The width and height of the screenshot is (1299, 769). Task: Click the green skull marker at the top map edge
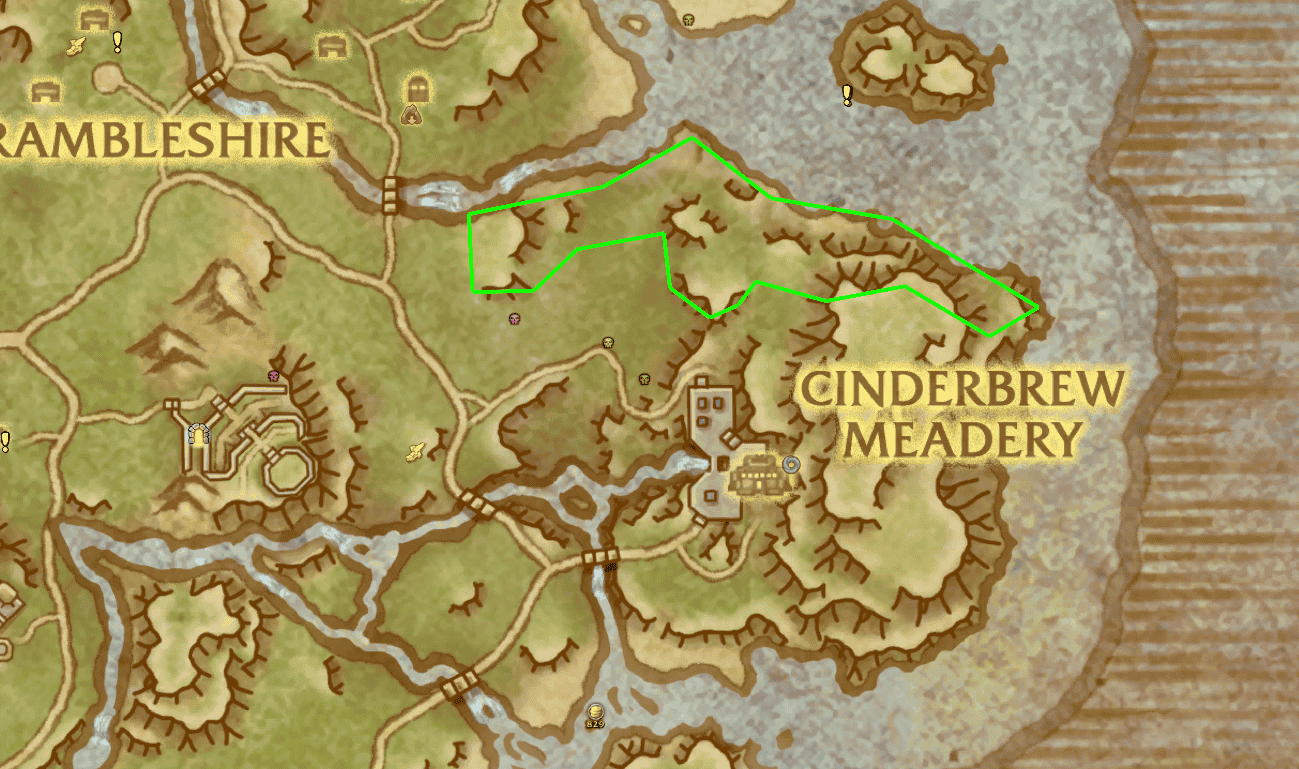point(688,20)
